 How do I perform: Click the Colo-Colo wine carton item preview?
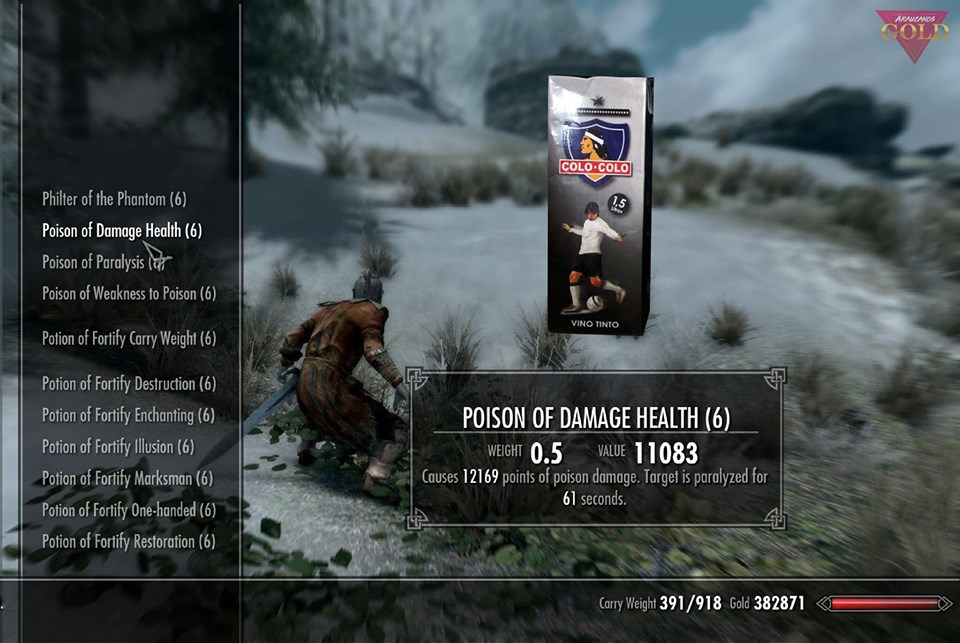coord(599,204)
